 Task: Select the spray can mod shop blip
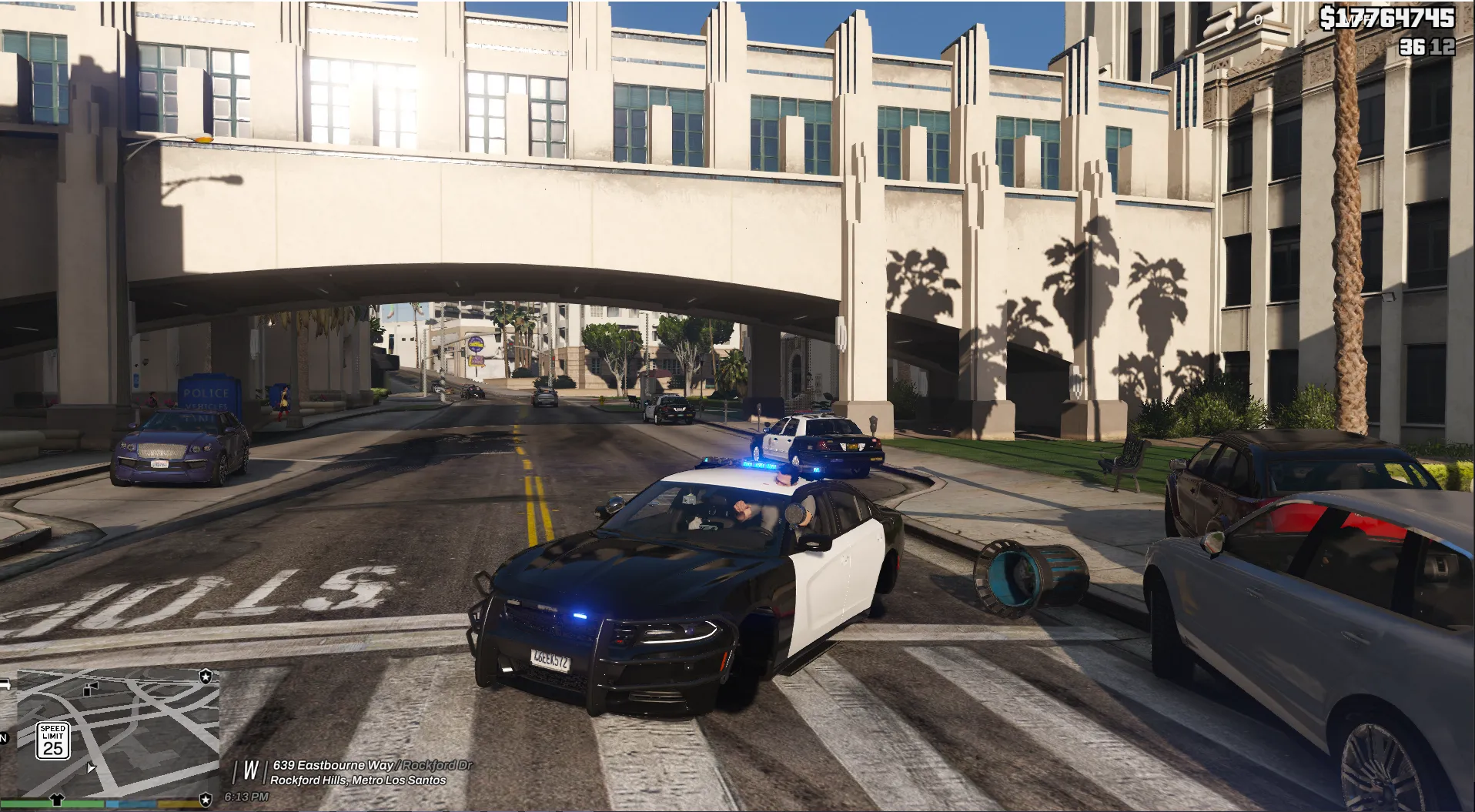click(92, 687)
